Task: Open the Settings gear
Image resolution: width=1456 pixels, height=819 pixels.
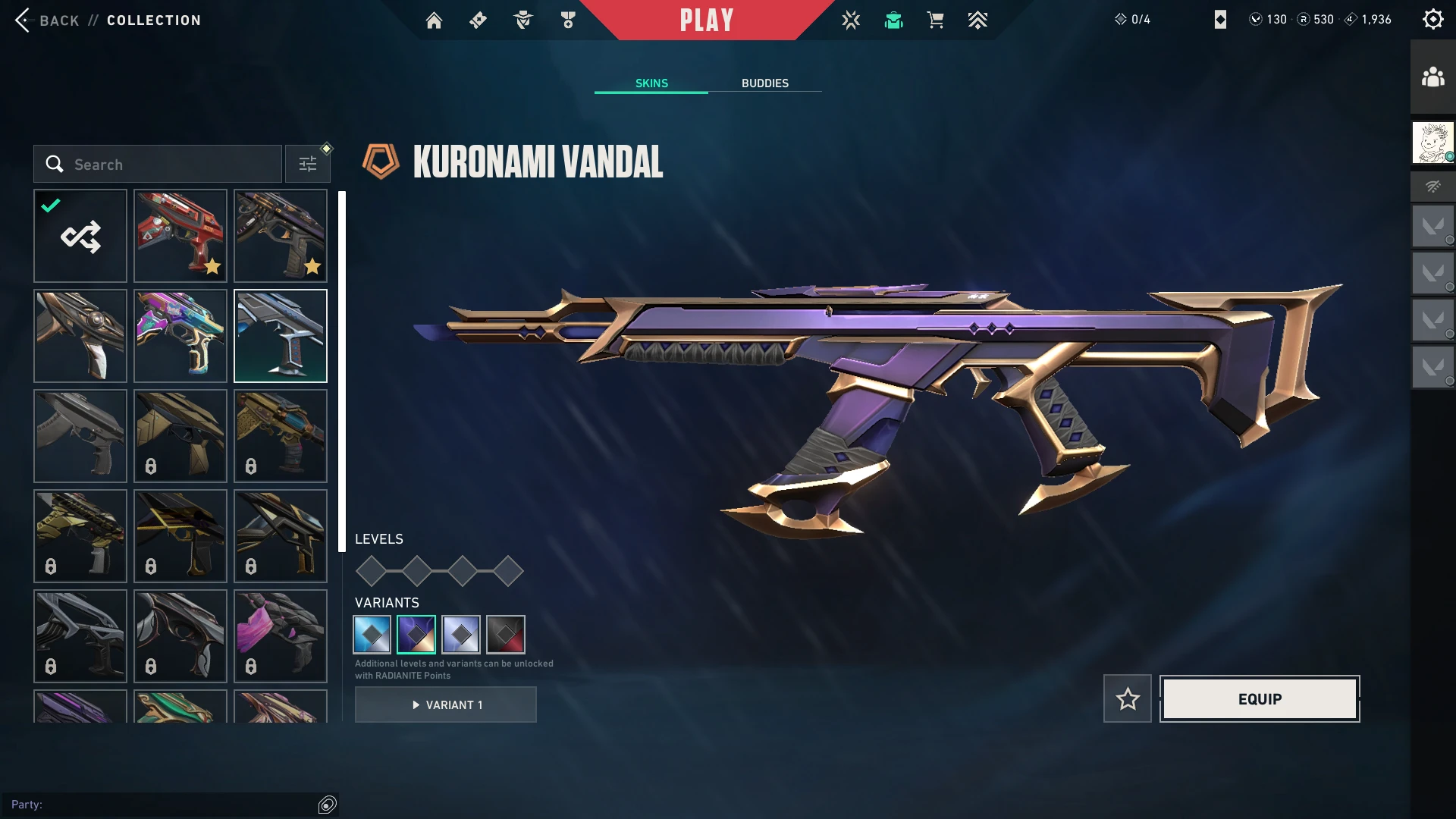Action: pyautogui.click(x=1433, y=19)
